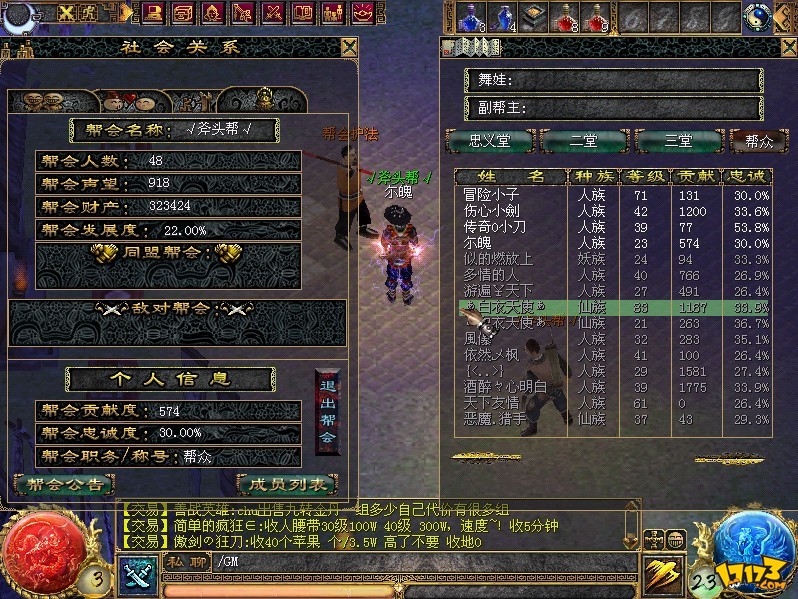Use the red potion with count 8
This screenshot has width=798, height=599.
tap(566, 17)
